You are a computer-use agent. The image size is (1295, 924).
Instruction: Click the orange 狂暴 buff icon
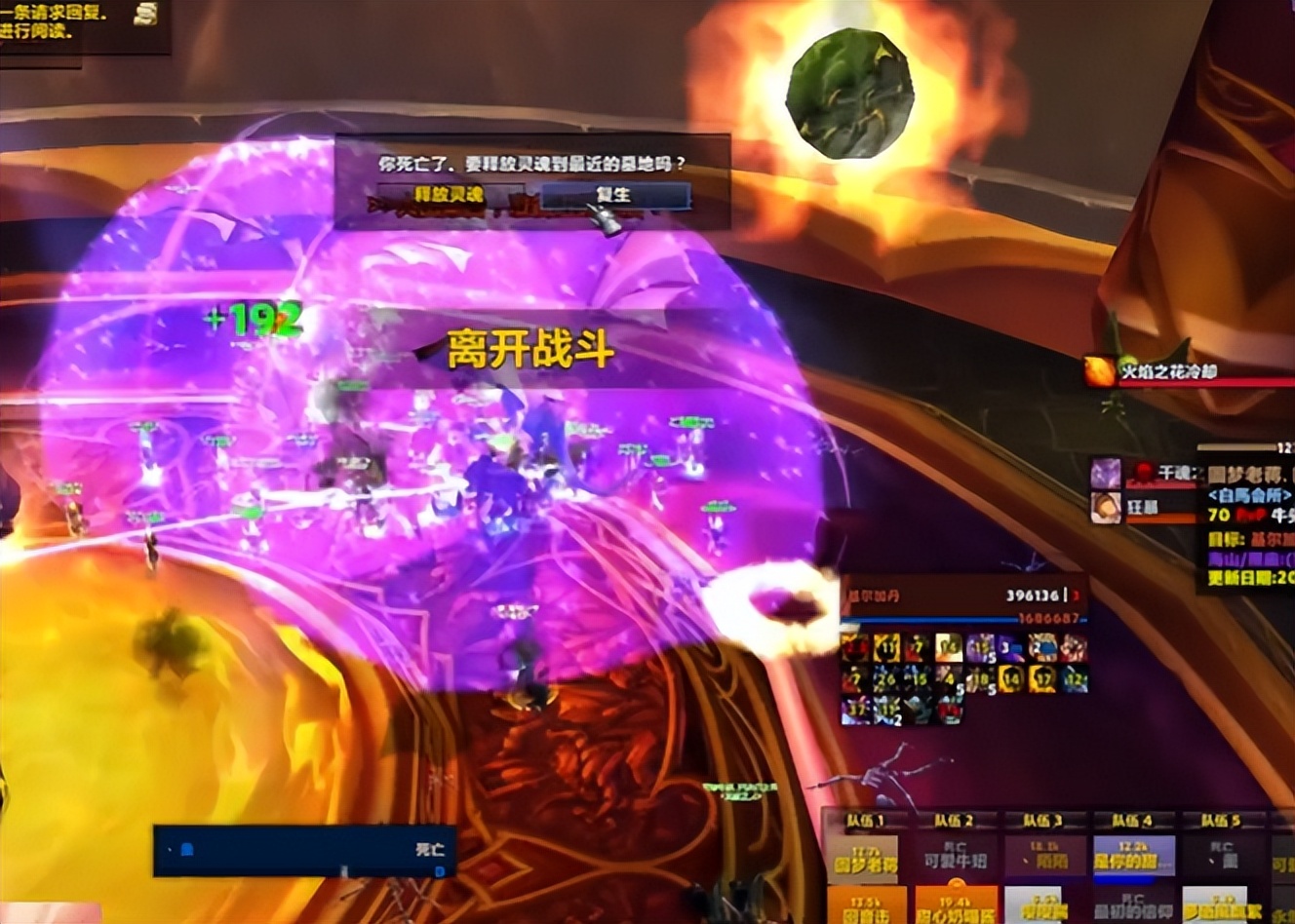tap(1107, 506)
